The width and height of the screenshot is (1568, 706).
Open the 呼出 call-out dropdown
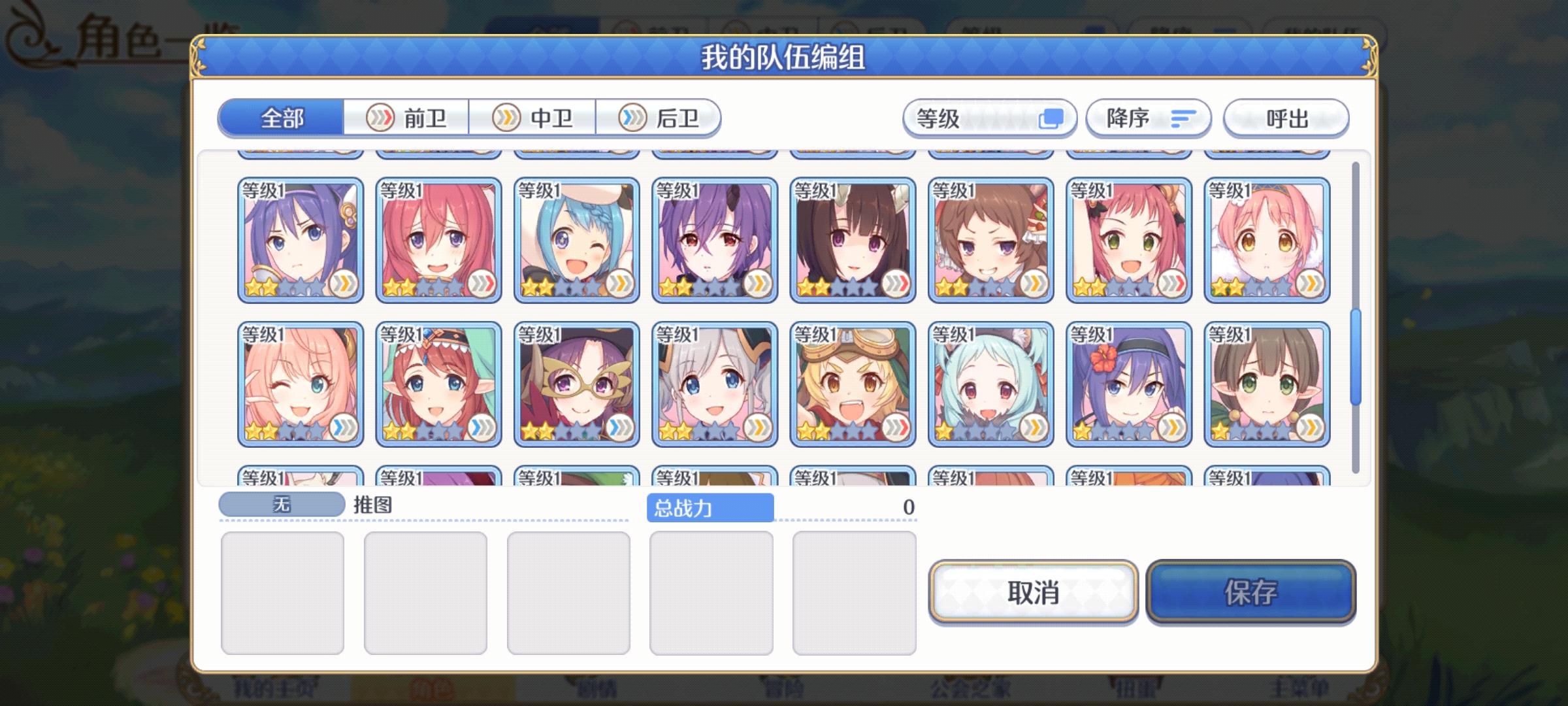1284,118
